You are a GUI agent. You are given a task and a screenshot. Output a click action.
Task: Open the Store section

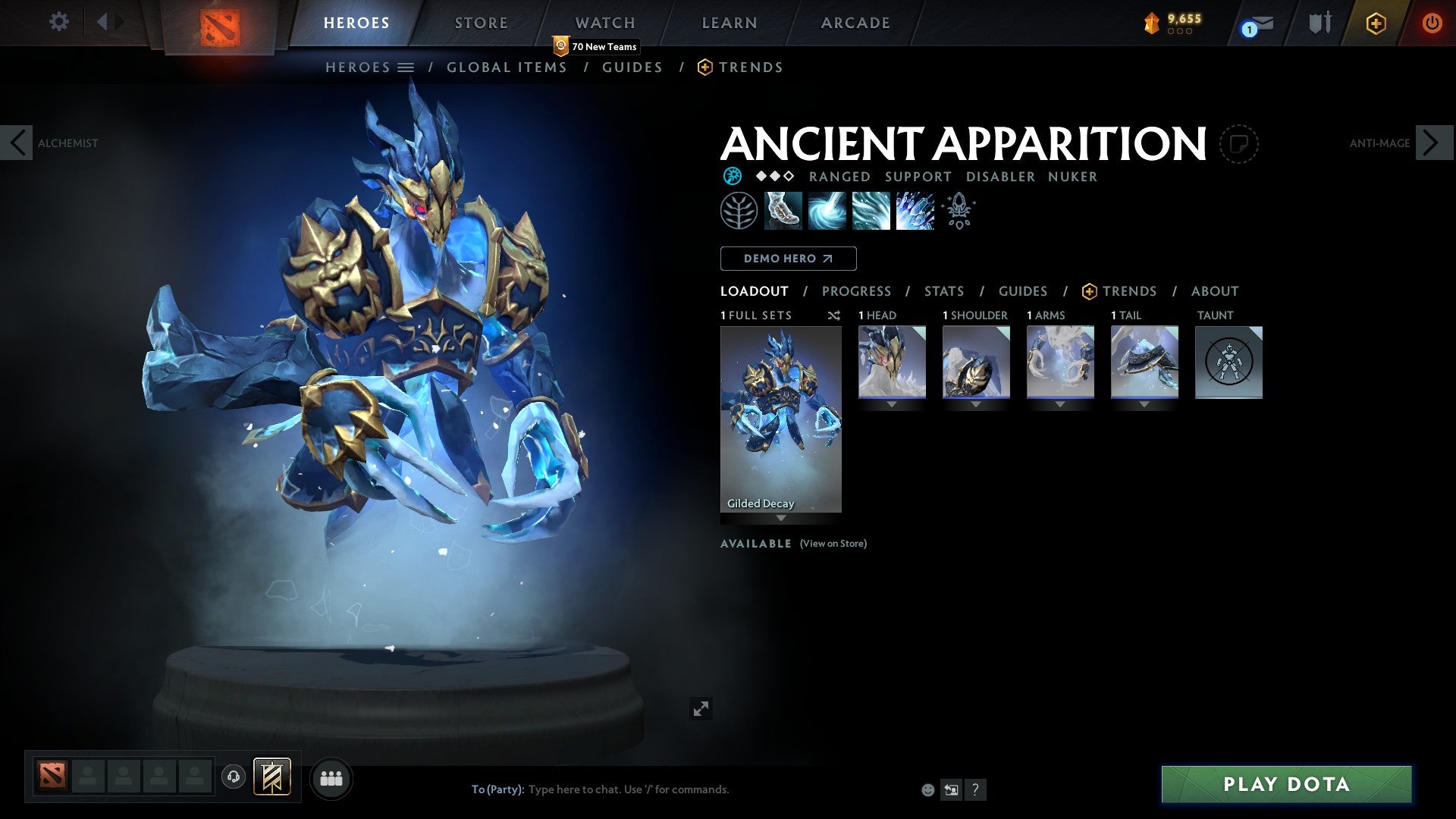481,23
